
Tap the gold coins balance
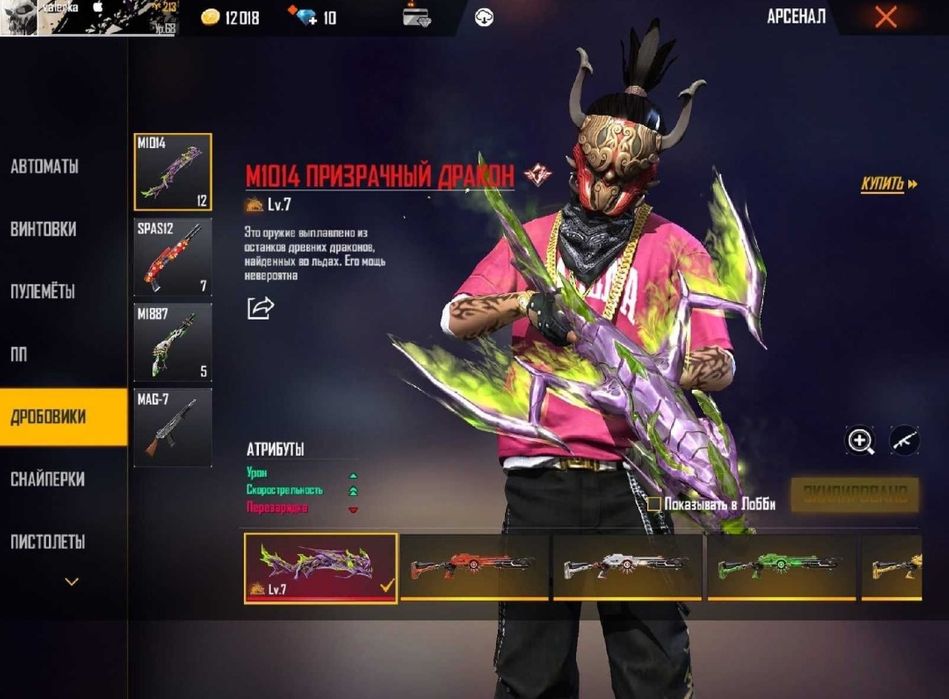pyautogui.click(x=230, y=17)
